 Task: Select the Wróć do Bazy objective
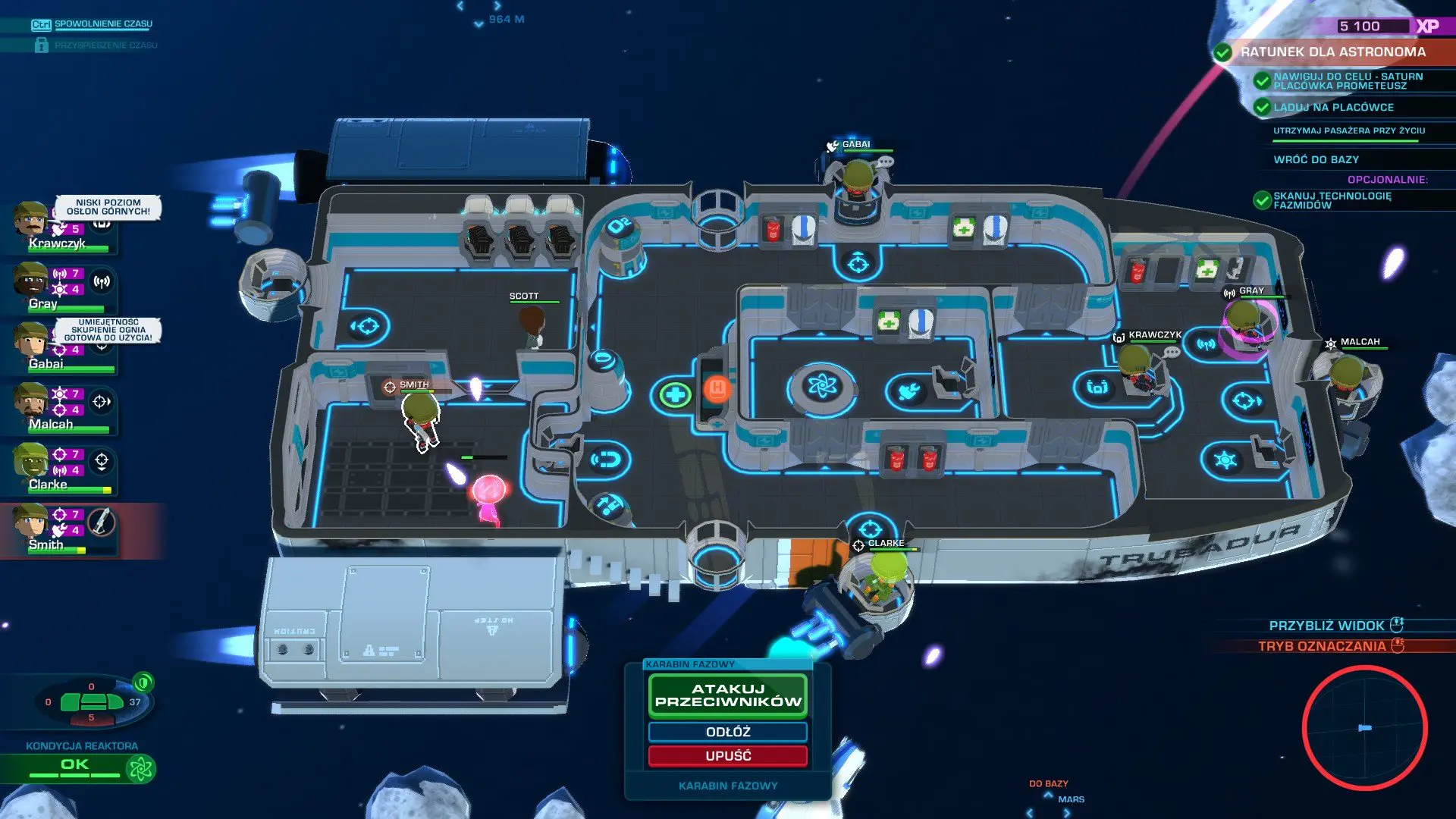(x=1316, y=160)
